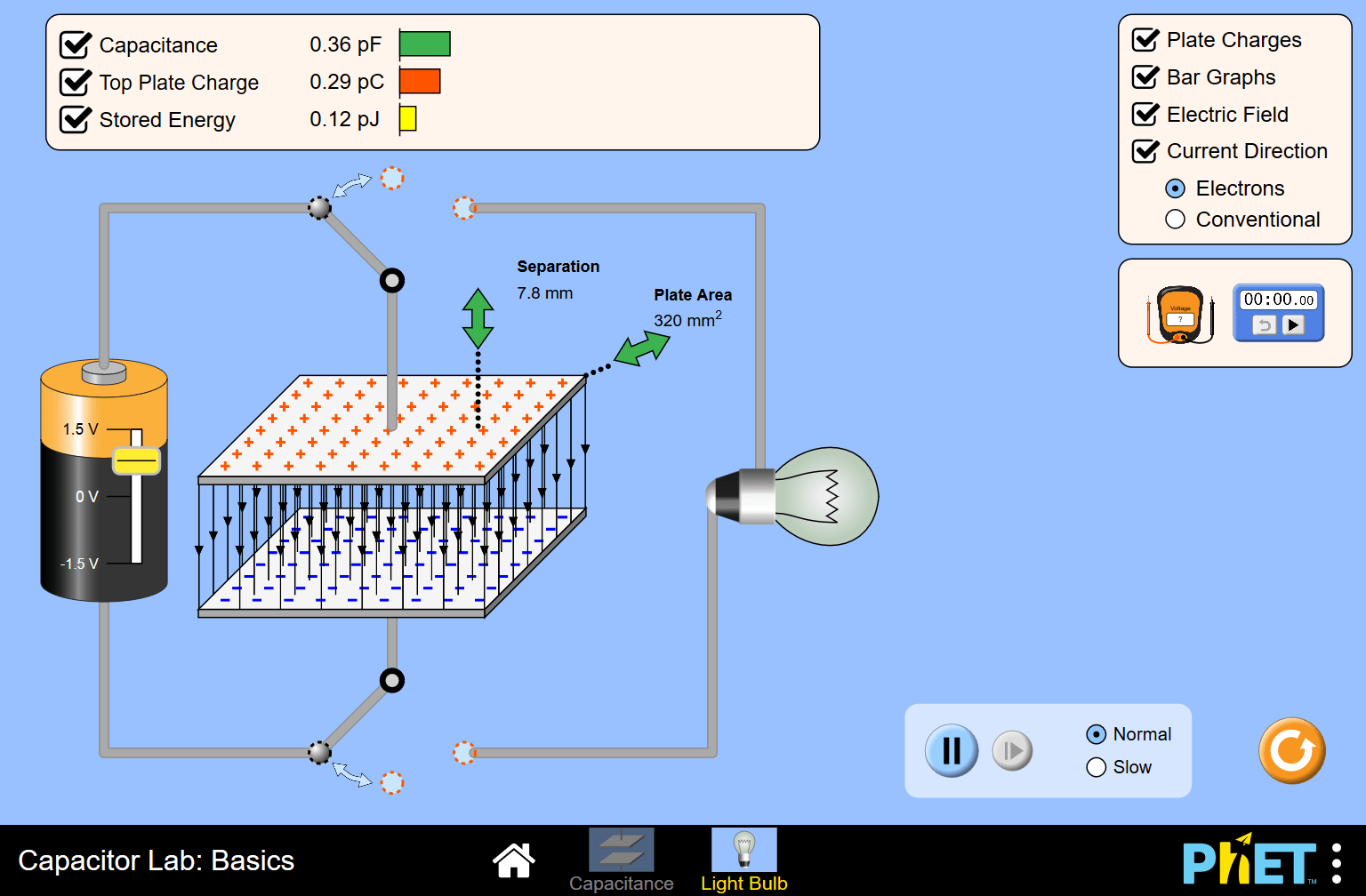Click the battery voltage slider handle
This screenshot has height=896, width=1366.
[134, 460]
